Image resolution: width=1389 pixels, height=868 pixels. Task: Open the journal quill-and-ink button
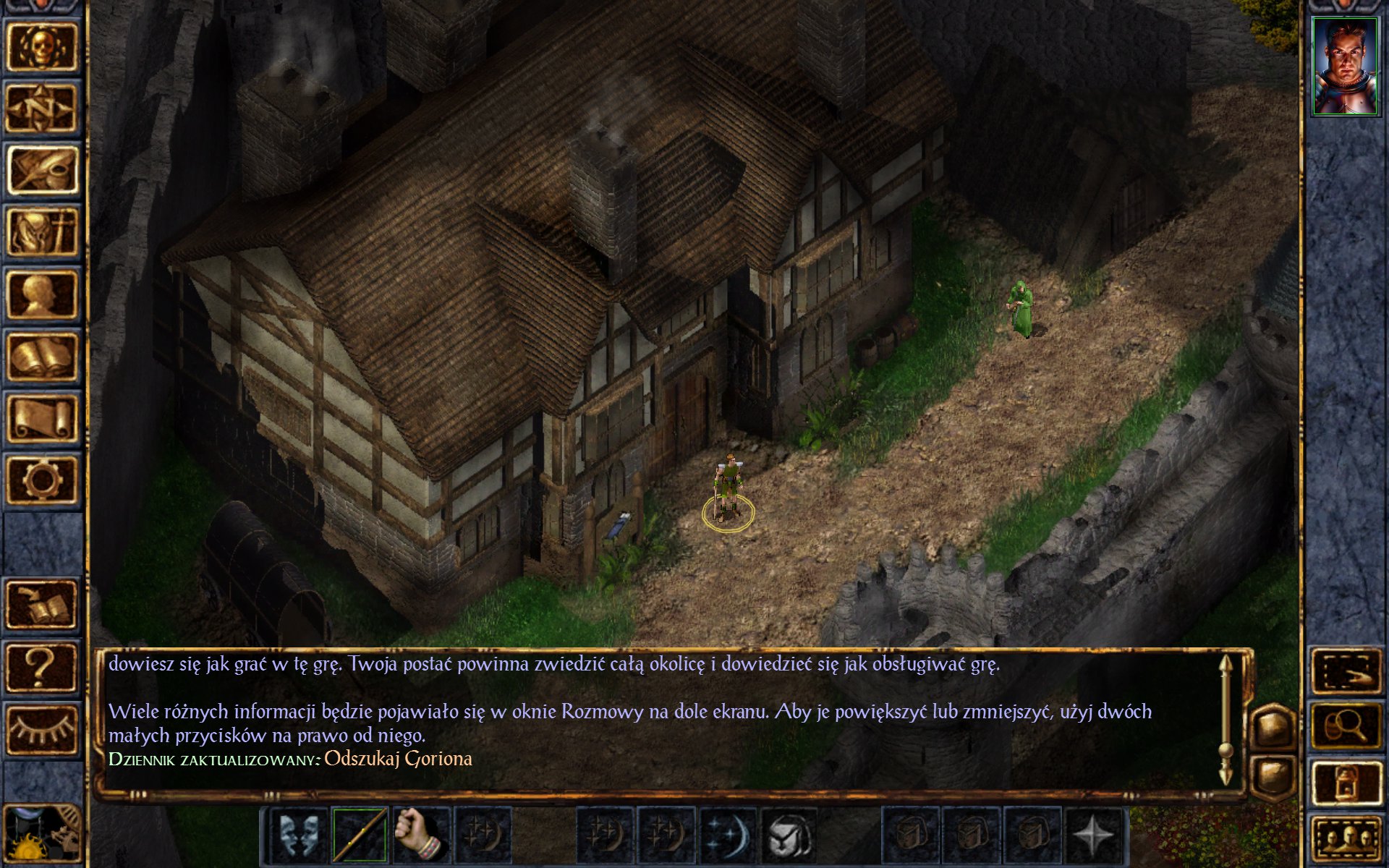(42, 169)
